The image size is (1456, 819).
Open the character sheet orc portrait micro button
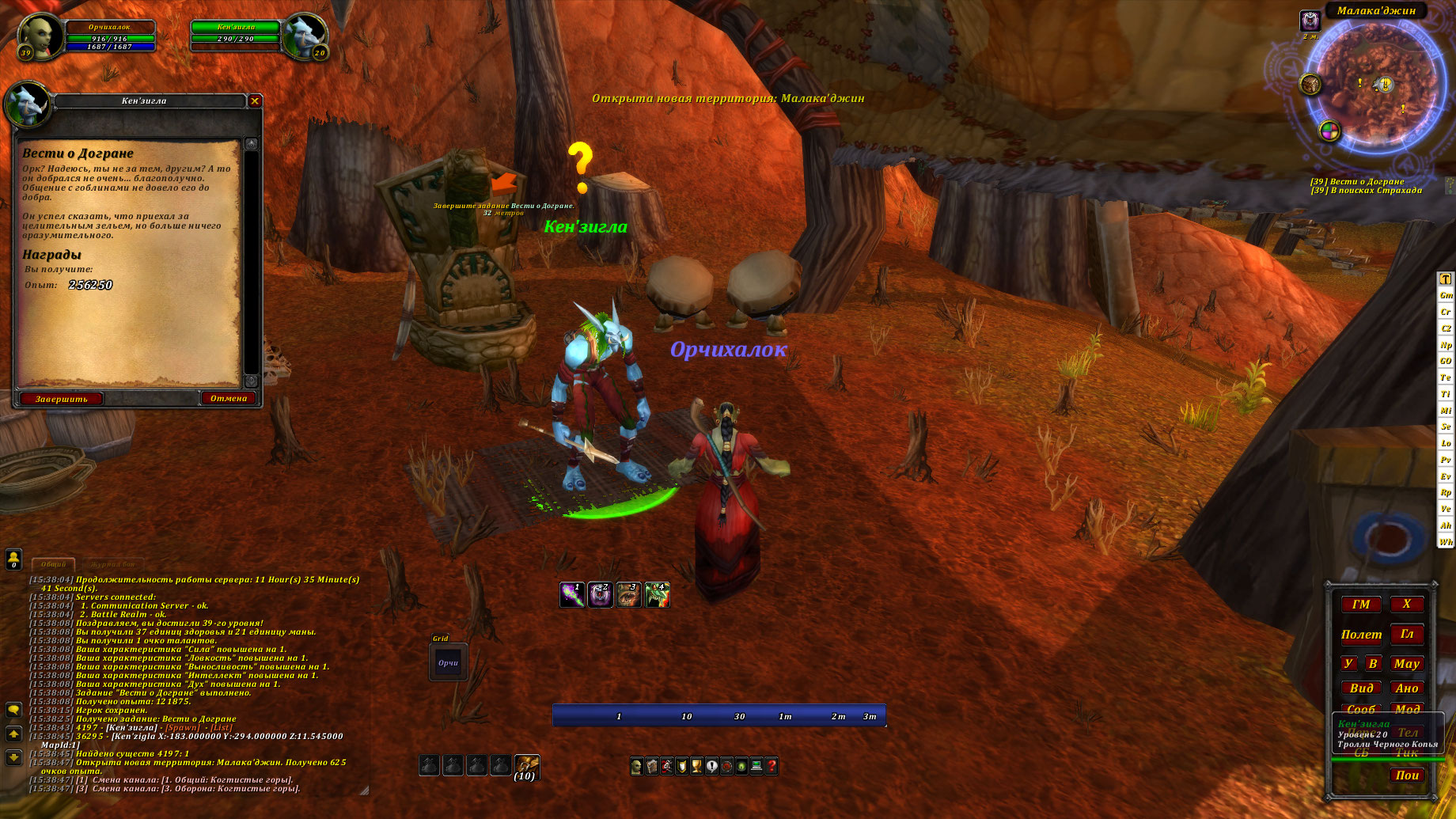pos(636,766)
